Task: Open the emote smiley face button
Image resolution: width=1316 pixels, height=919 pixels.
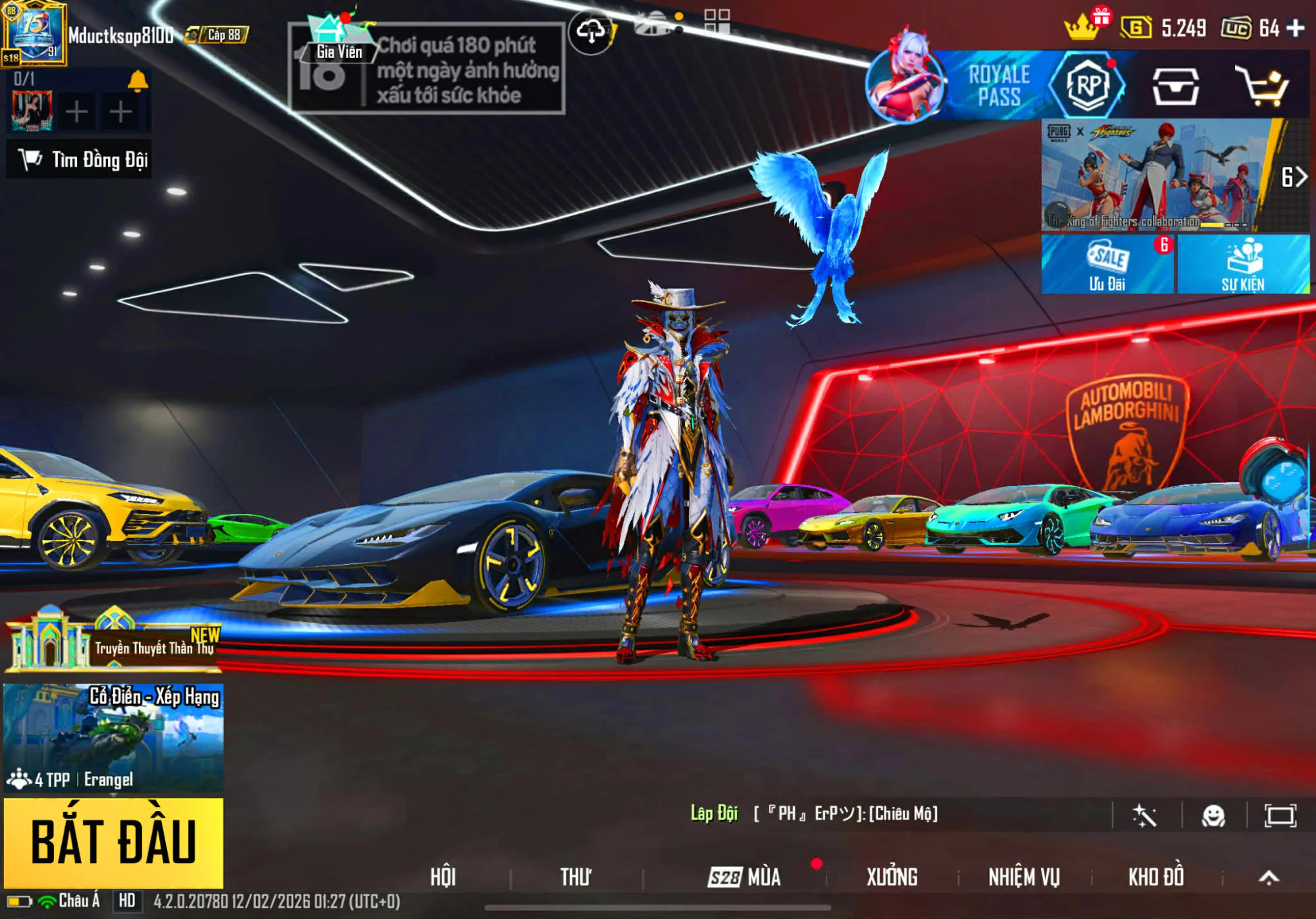Action: point(1213,816)
